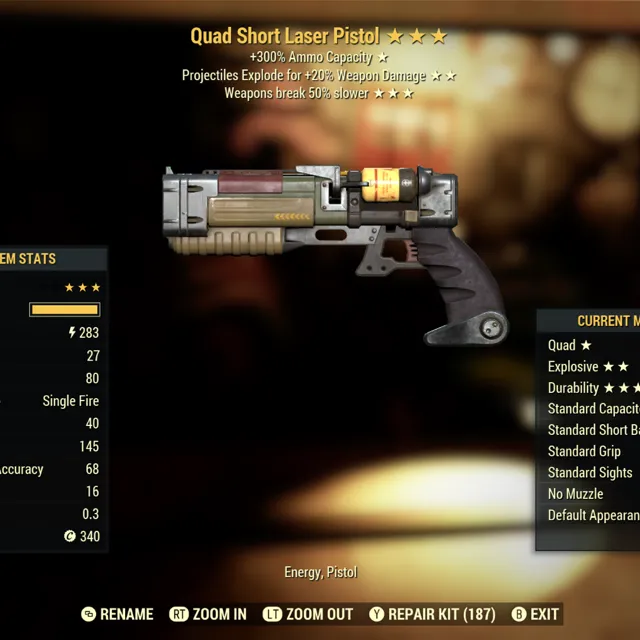Choose the Standard Grip entry
The image size is (640, 640).
pos(585,451)
